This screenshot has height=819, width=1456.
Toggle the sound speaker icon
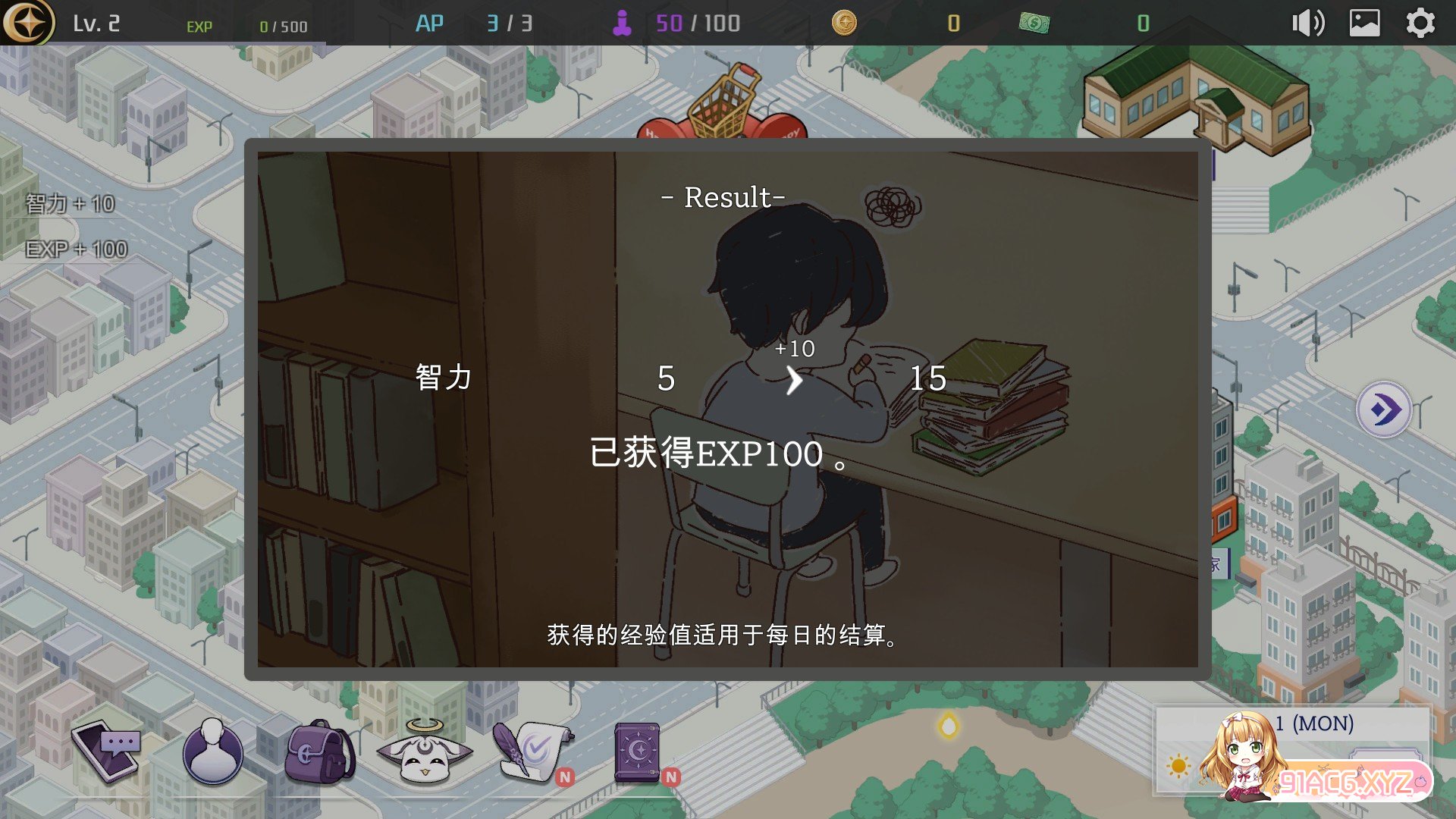coord(1308,24)
